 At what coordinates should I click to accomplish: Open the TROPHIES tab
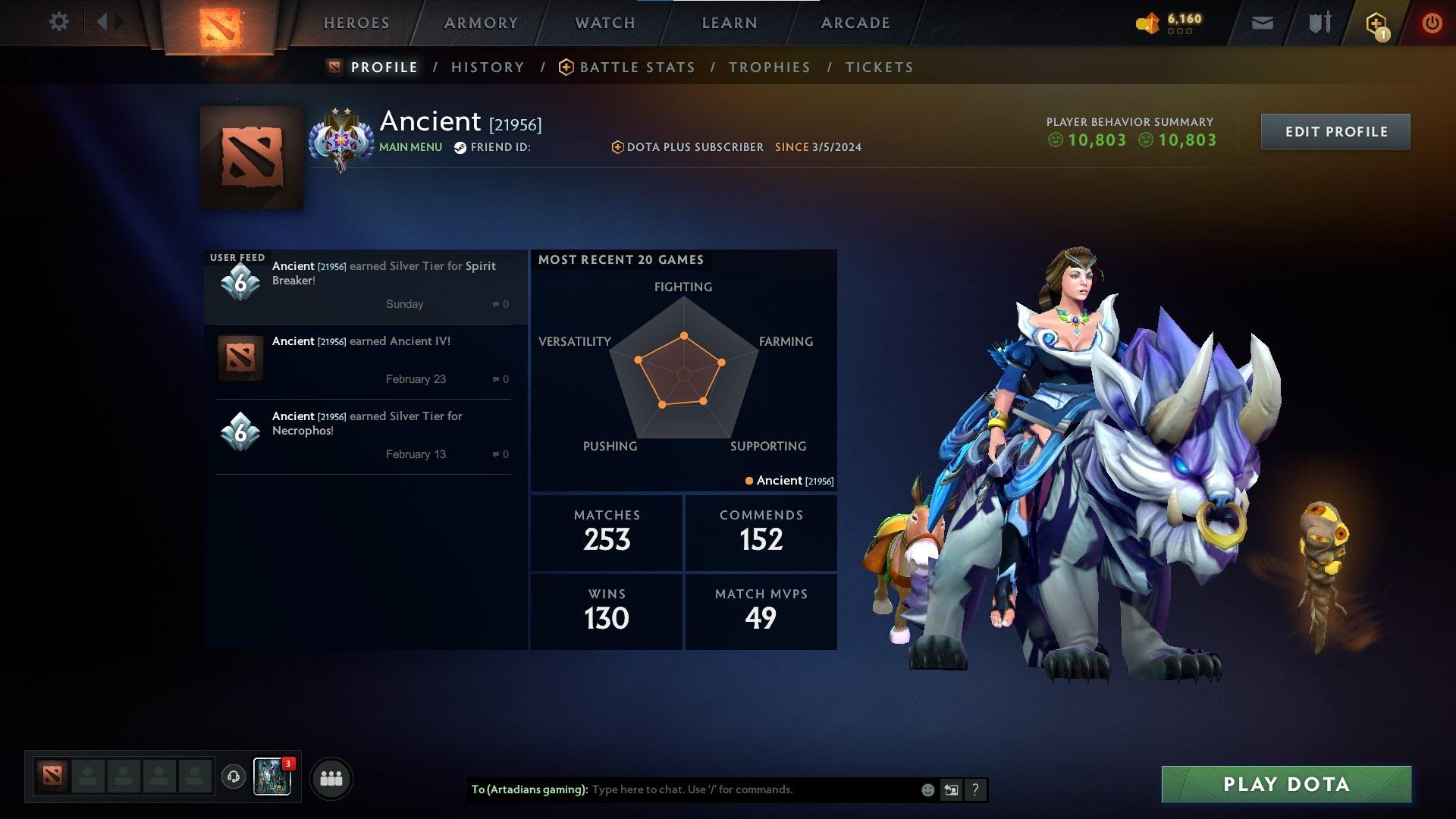point(769,67)
